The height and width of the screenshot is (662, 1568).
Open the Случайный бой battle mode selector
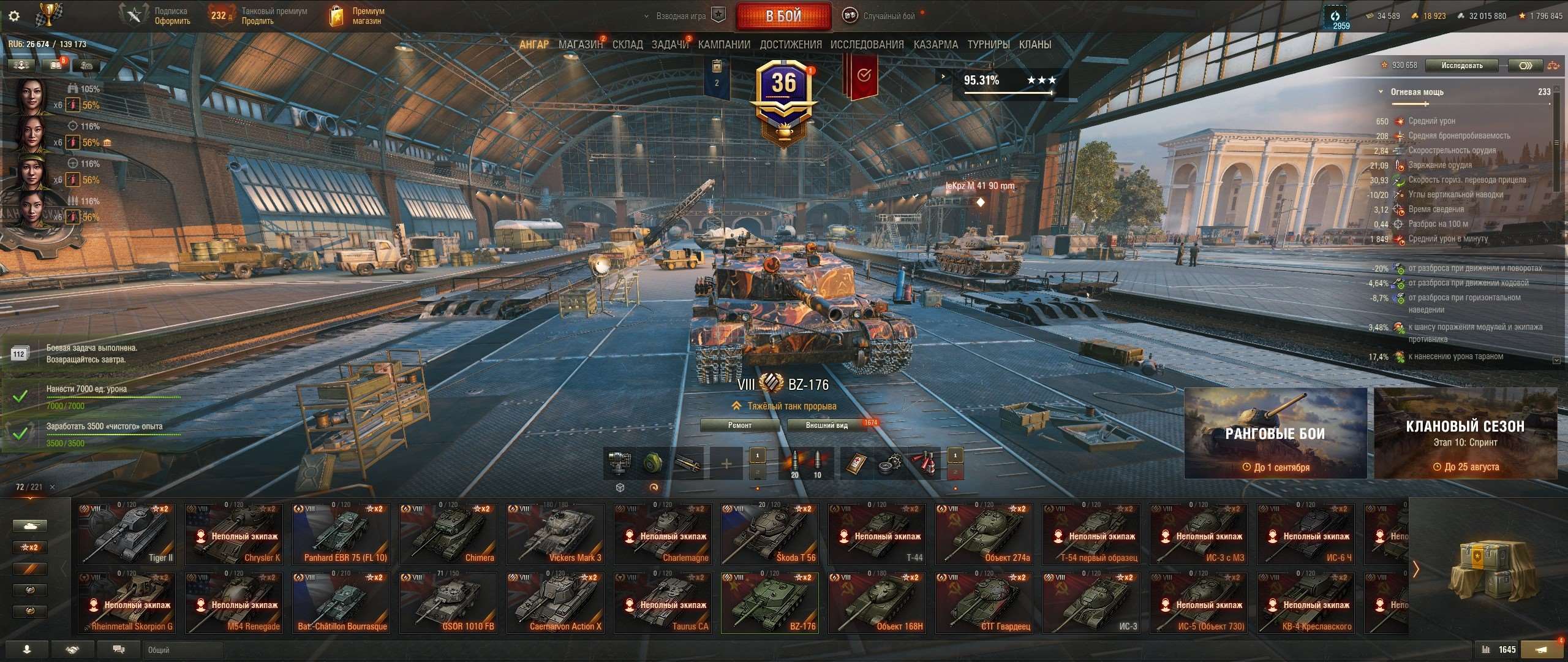(x=882, y=15)
